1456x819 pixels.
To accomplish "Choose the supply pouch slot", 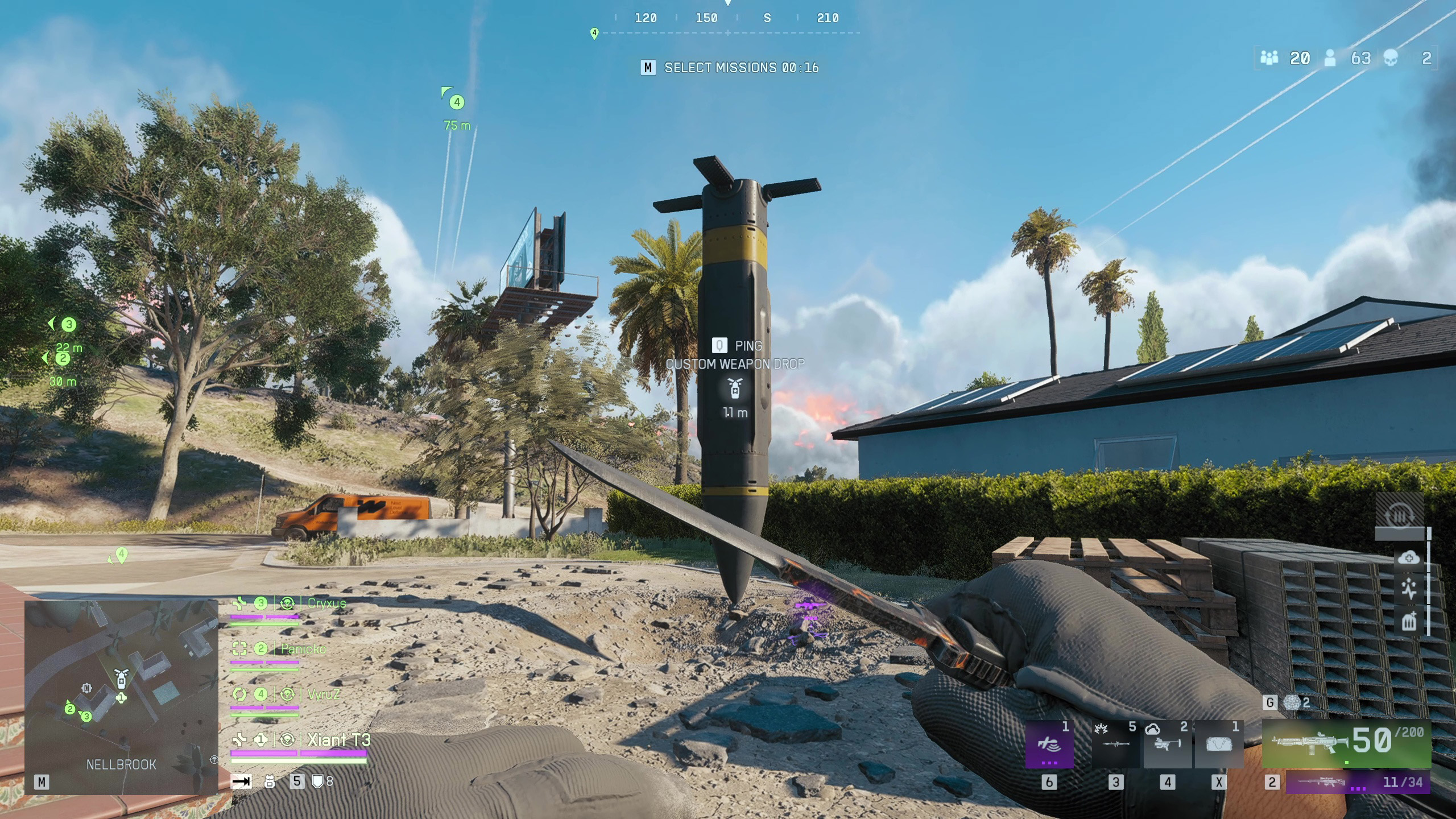I will (x=1218, y=744).
